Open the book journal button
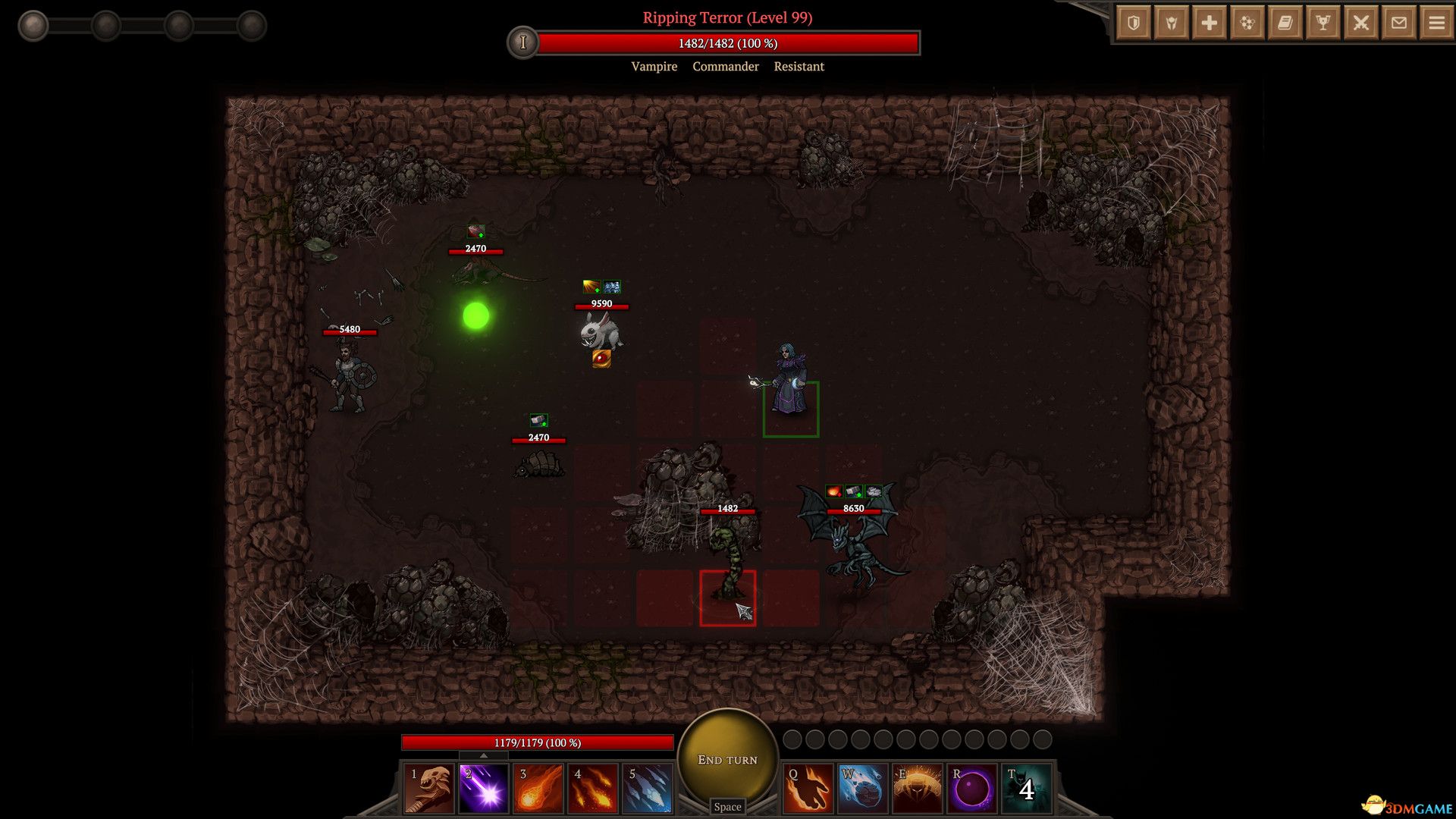This screenshot has width=1456, height=819. pyautogui.click(x=1285, y=23)
